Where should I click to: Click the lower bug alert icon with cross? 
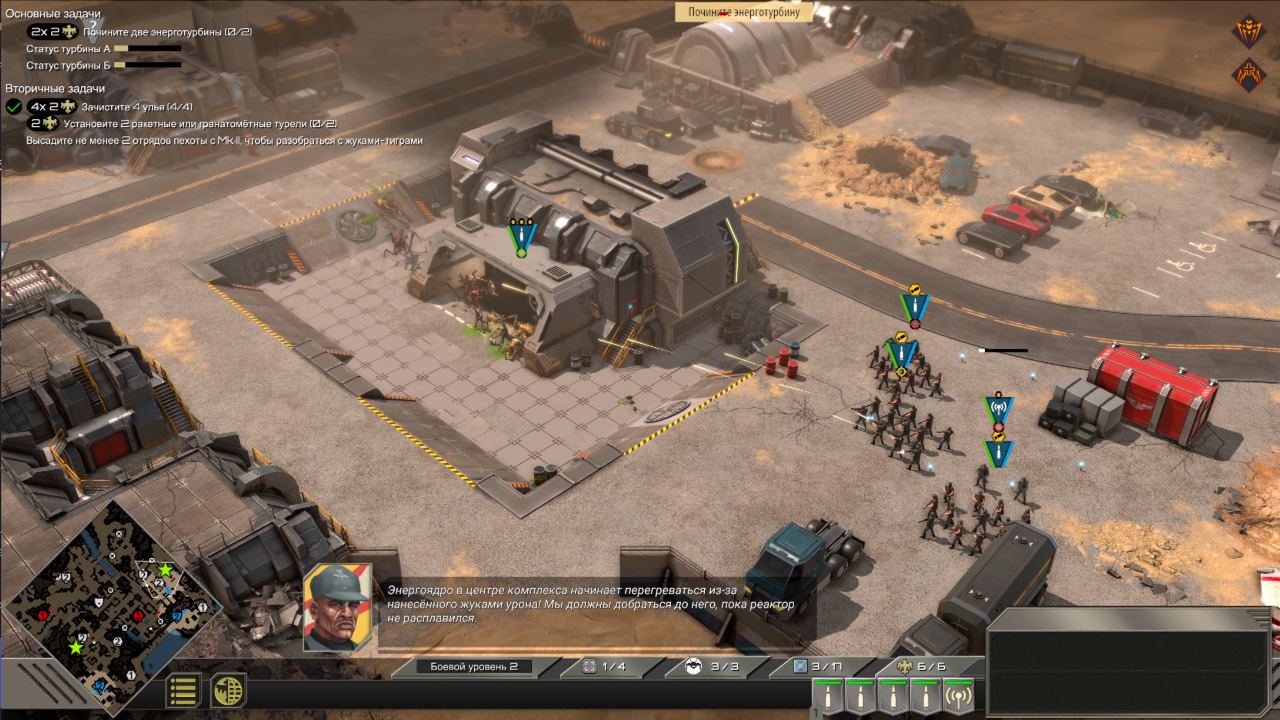click(x=1248, y=74)
